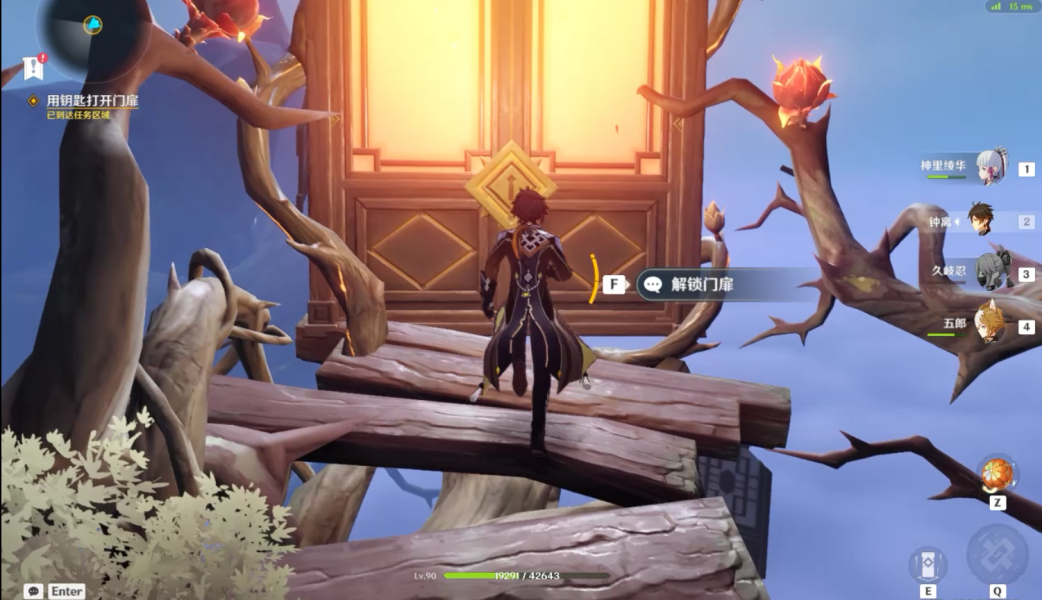Choose the 解锁门扉 interaction option
Viewport: 1042px width, 600px height.
[702, 284]
